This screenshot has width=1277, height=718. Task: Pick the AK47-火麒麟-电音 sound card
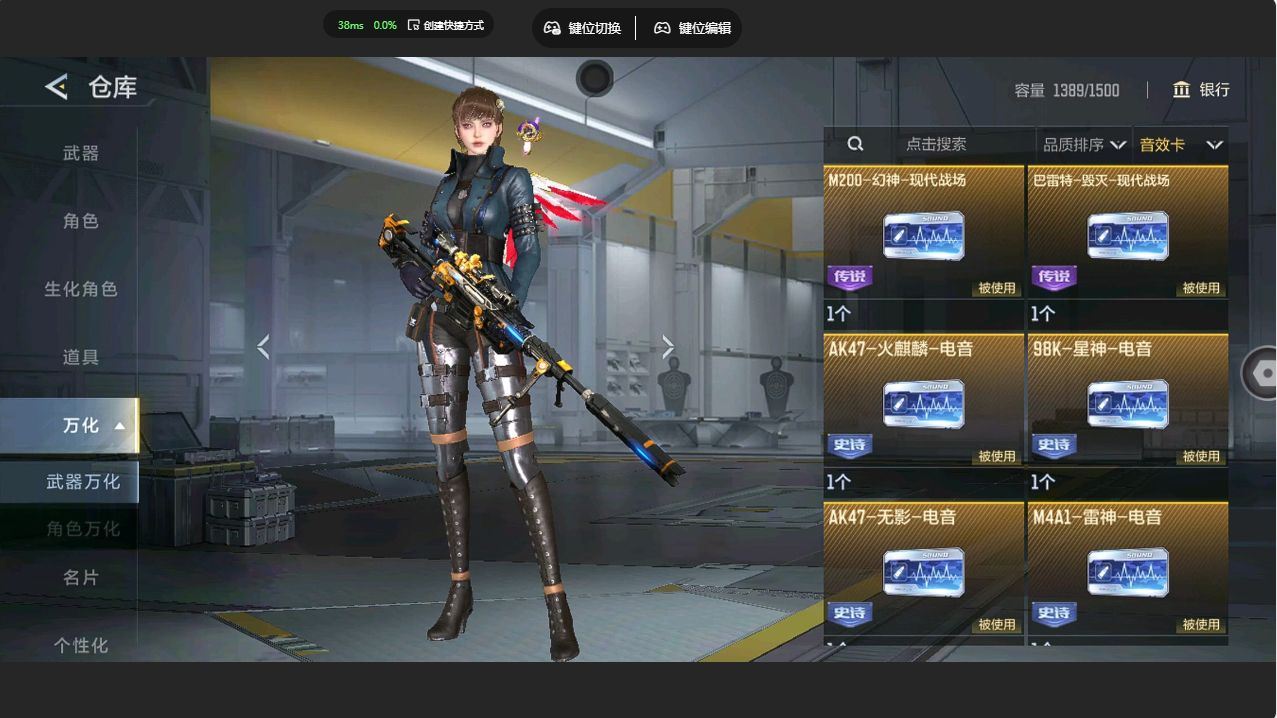(x=923, y=404)
